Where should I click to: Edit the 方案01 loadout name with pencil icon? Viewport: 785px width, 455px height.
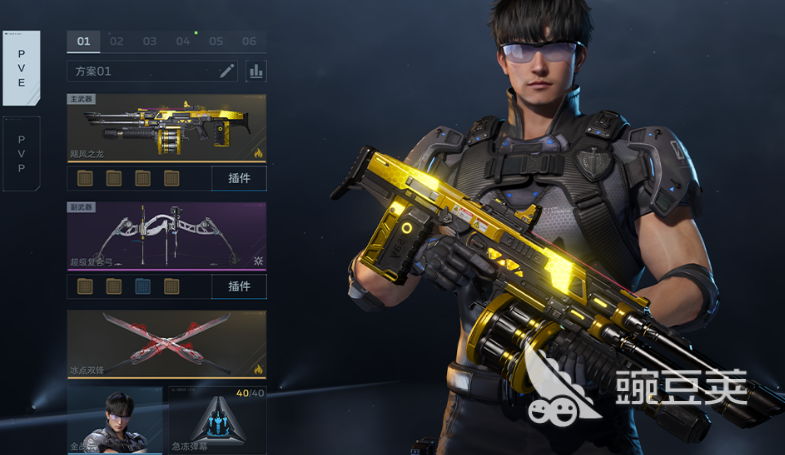click(x=227, y=71)
